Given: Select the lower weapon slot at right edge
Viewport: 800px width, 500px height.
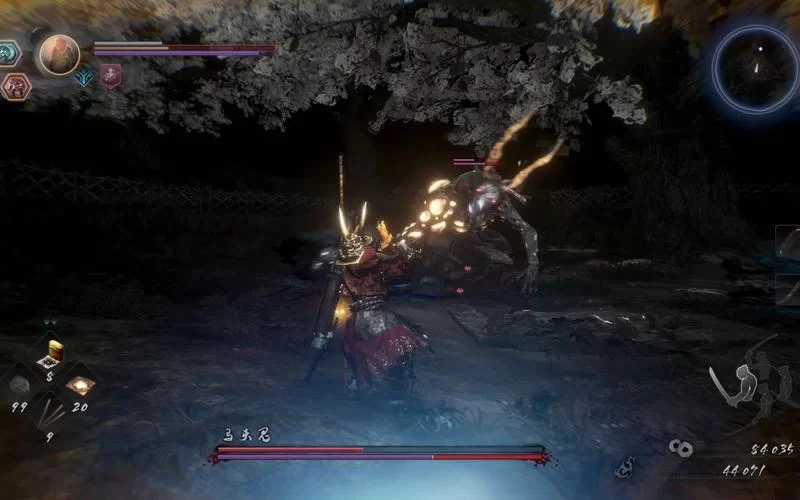Looking at the screenshot, I should click(788, 290).
